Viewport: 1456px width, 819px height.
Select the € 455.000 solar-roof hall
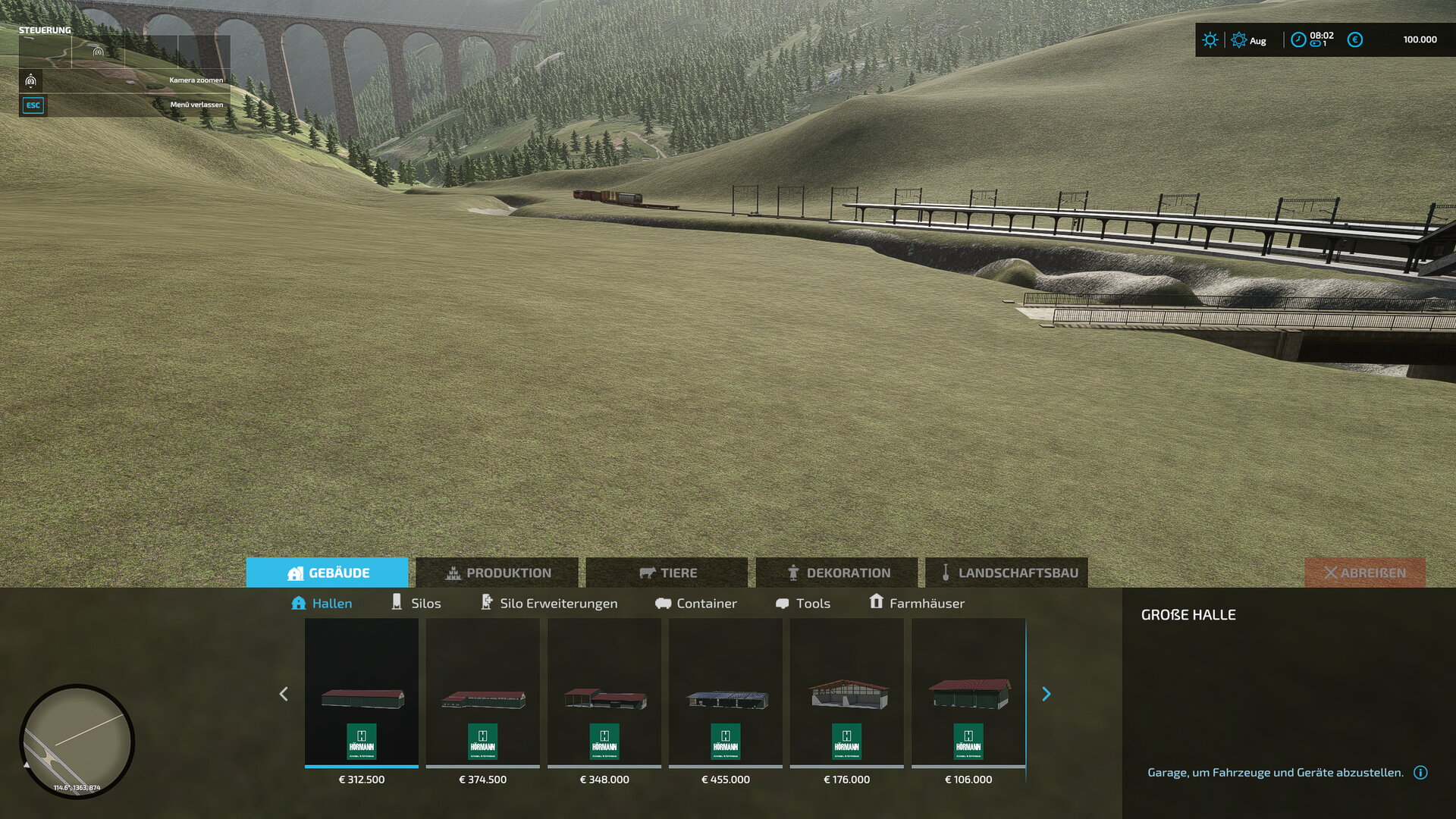tap(726, 694)
